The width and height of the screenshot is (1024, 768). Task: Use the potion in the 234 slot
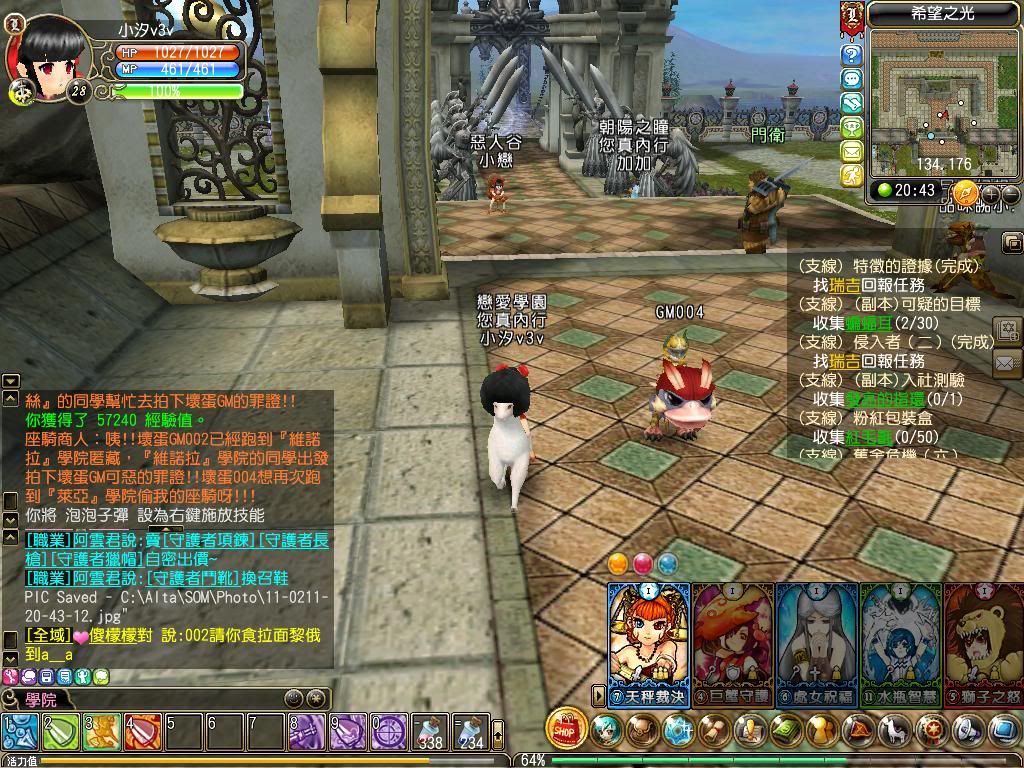pyautogui.click(x=471, y=733)
